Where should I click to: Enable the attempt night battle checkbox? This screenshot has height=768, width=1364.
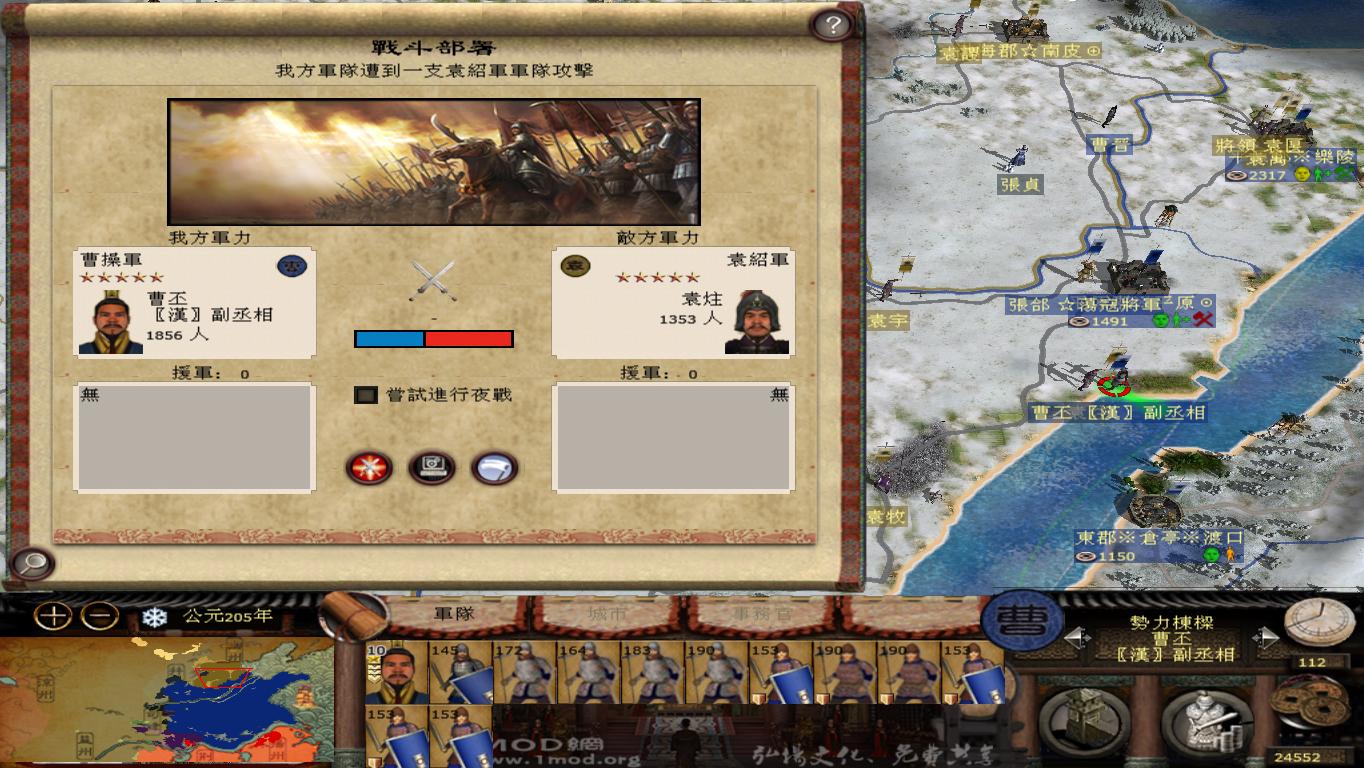(x=366, y=393)
